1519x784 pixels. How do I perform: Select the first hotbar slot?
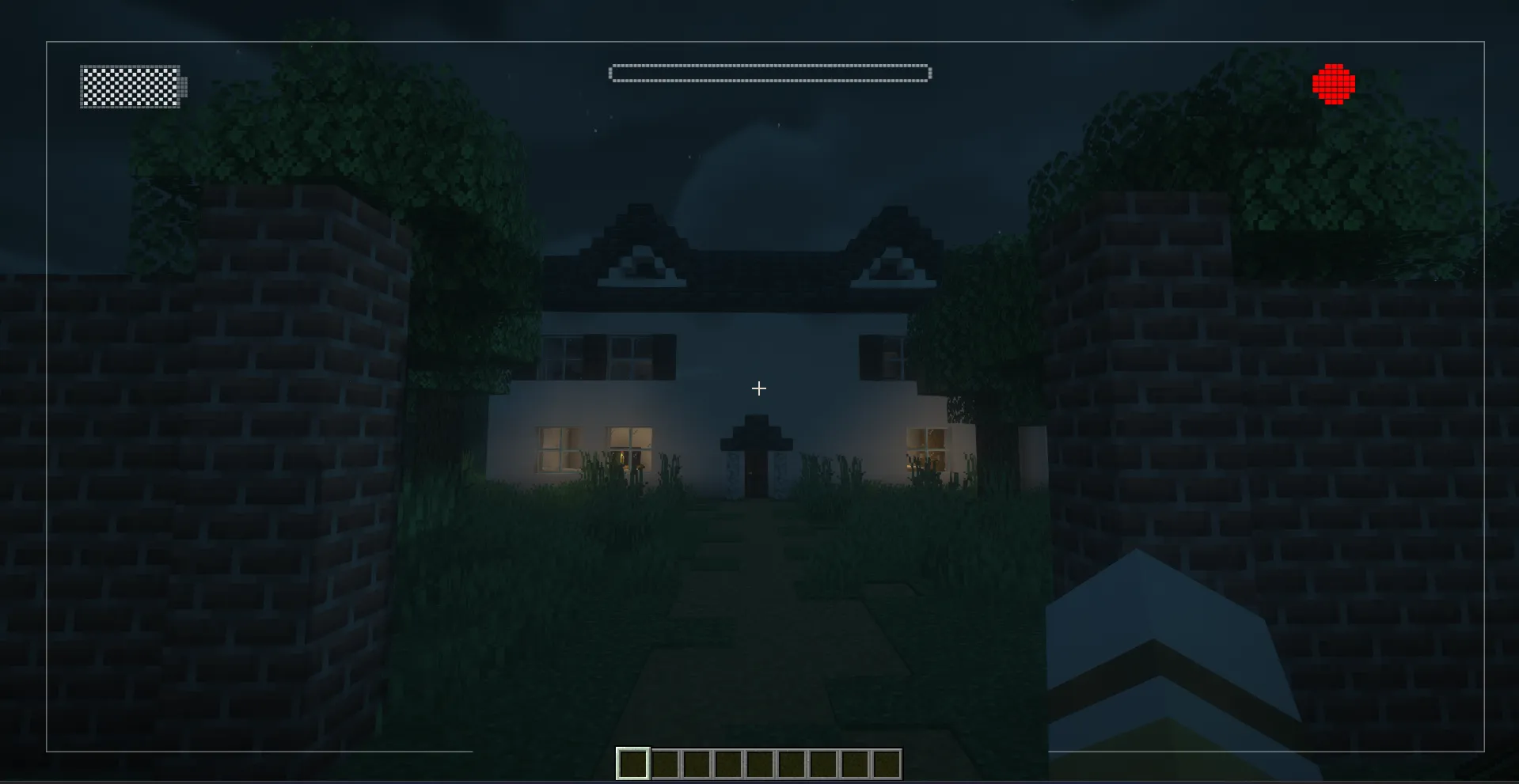[x=632, y=763]
